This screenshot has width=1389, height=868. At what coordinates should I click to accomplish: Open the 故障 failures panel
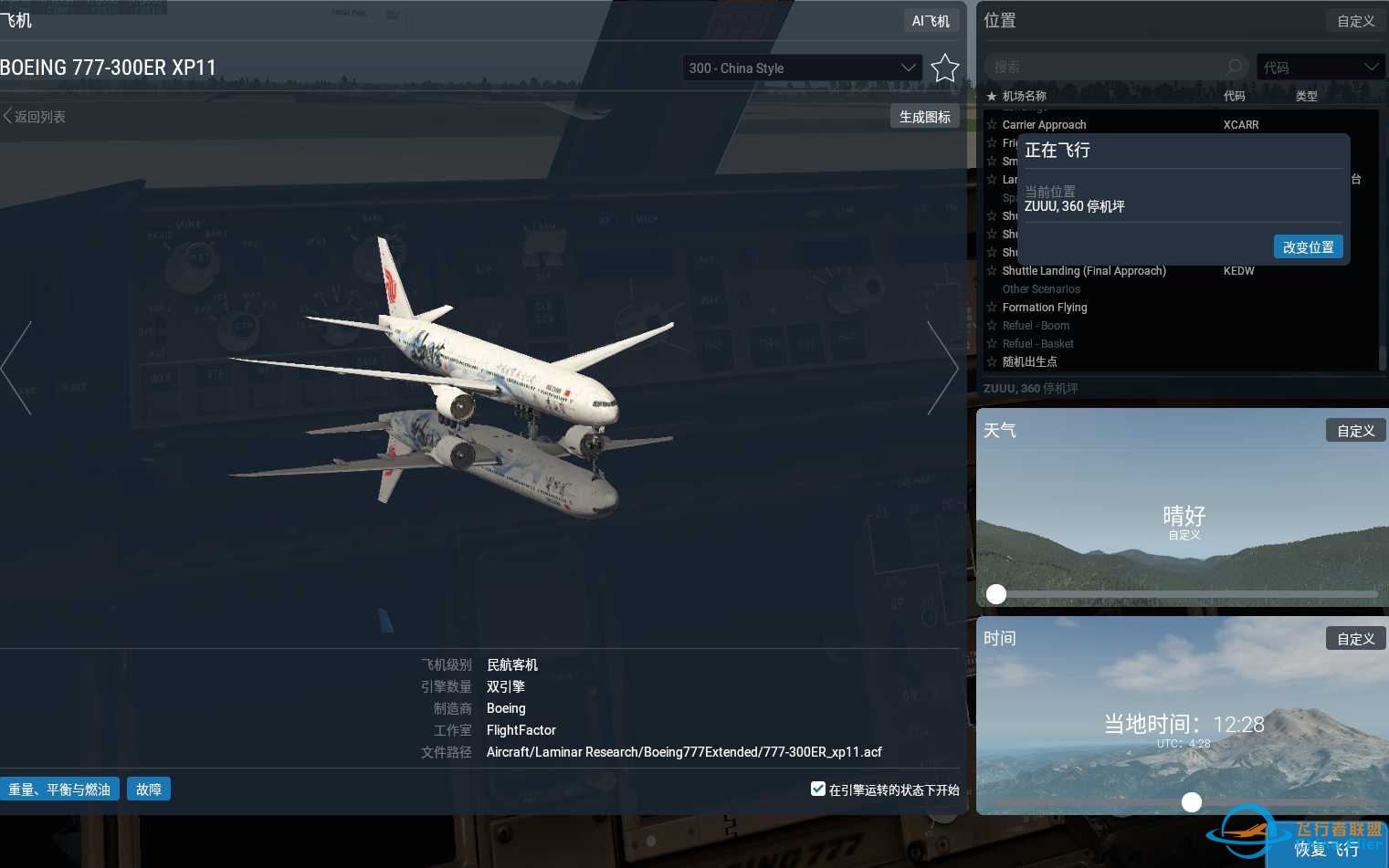coord(149,789)
